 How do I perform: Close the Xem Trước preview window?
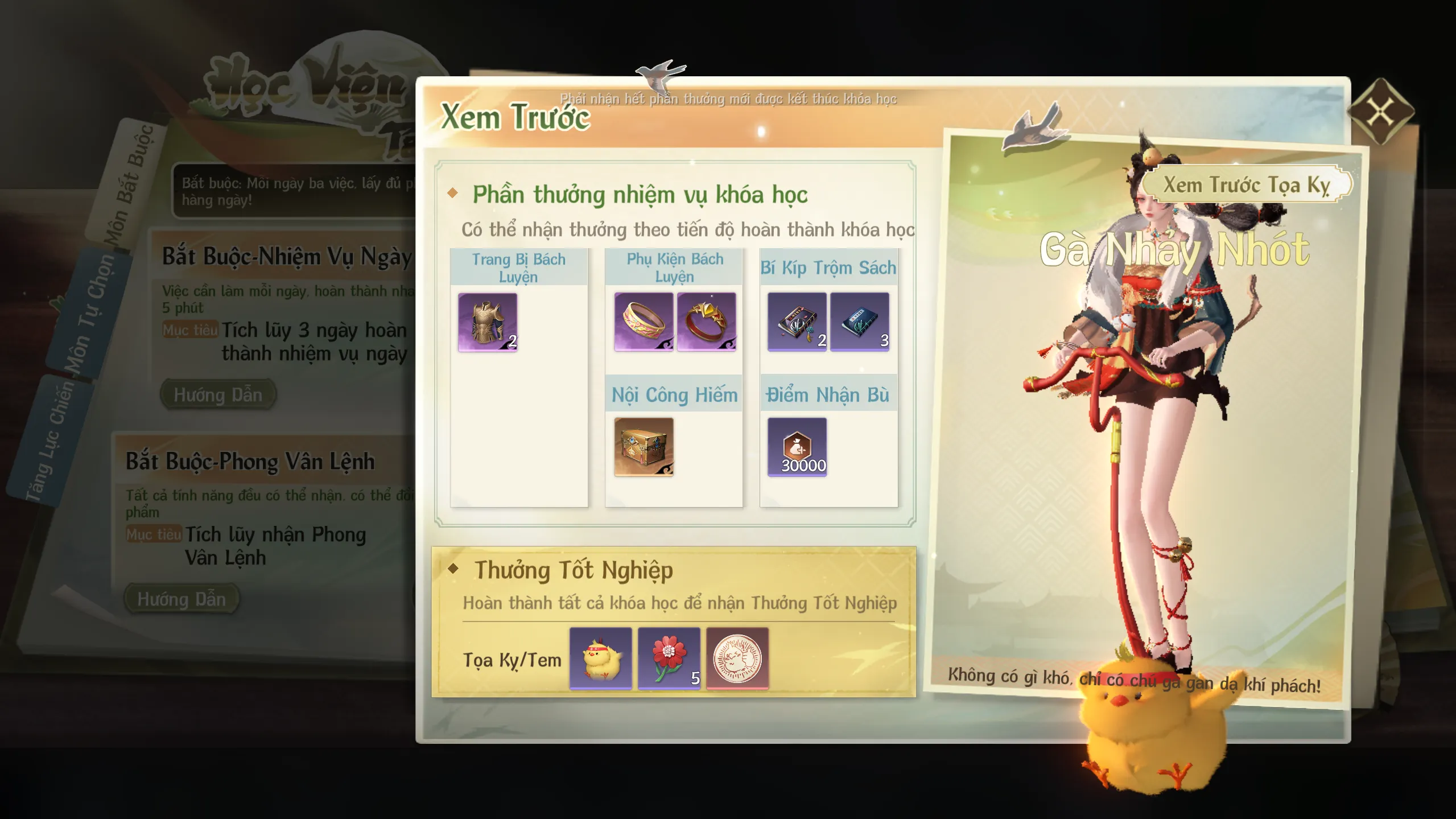[1380, 112]
